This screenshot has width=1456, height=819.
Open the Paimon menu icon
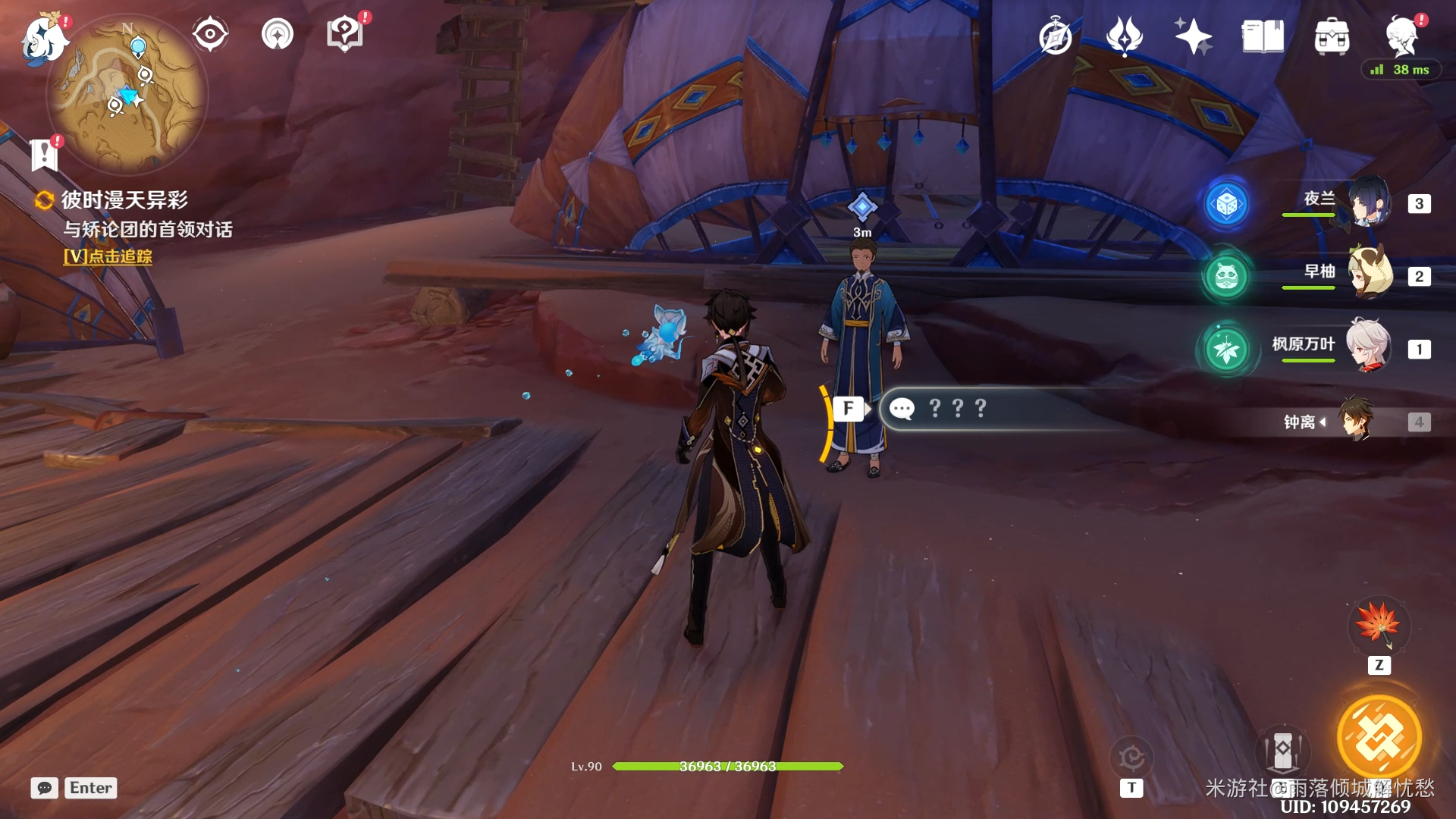[44, 38]
